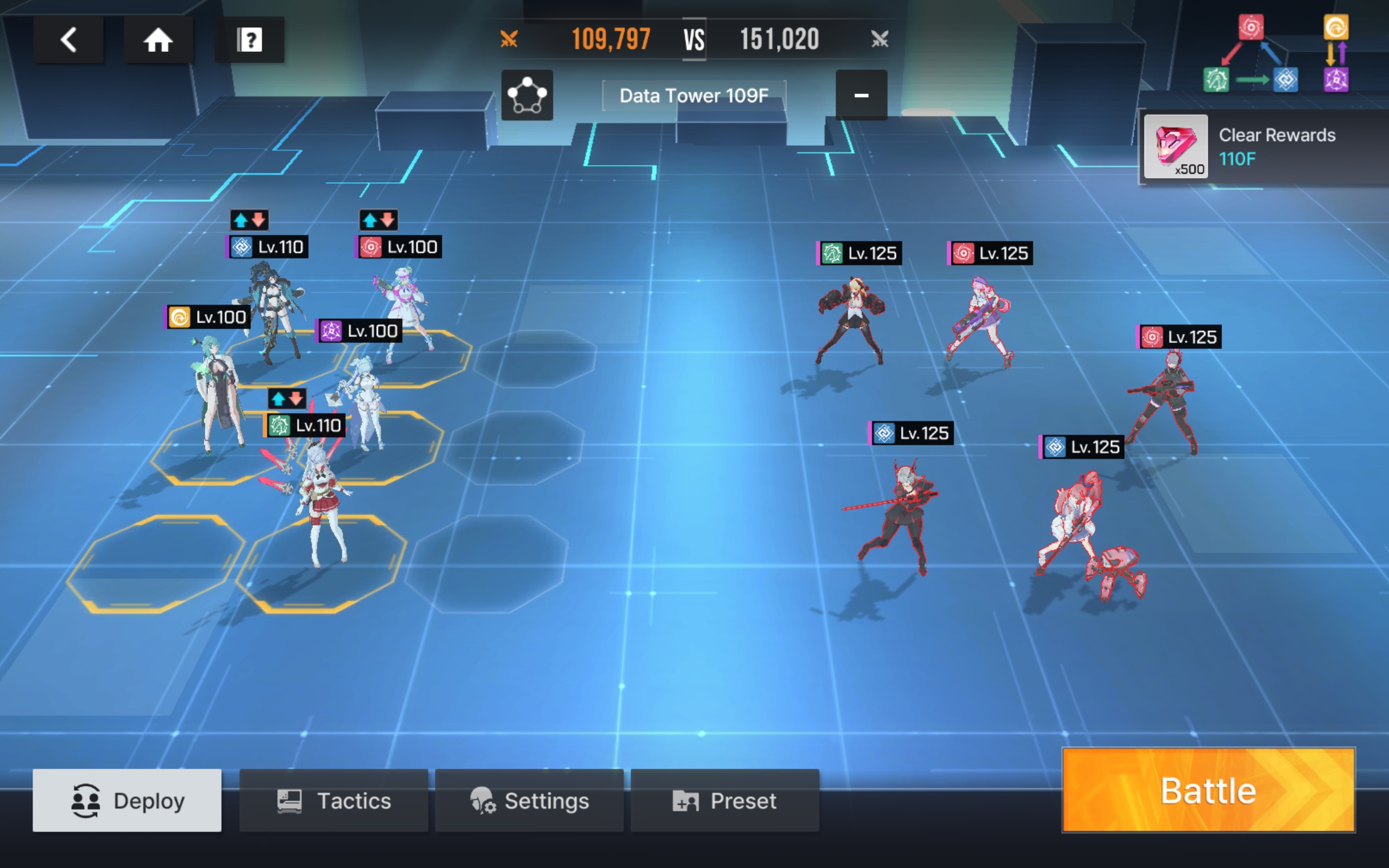The image size is (1389, 868).
Task: Switch to the Deploy tab
Action: 127,800
